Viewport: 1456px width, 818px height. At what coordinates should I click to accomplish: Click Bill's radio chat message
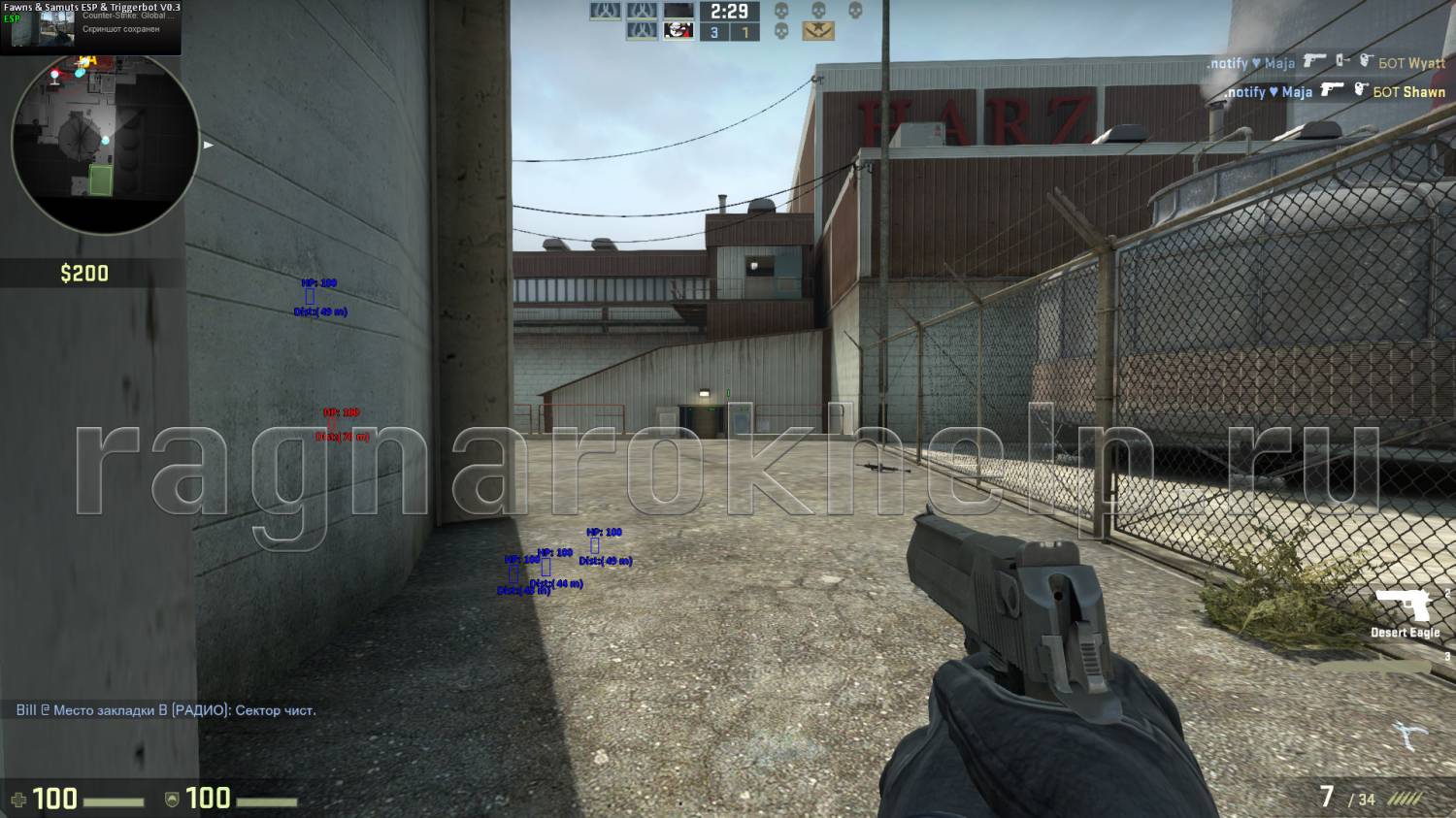click(166, 710)
